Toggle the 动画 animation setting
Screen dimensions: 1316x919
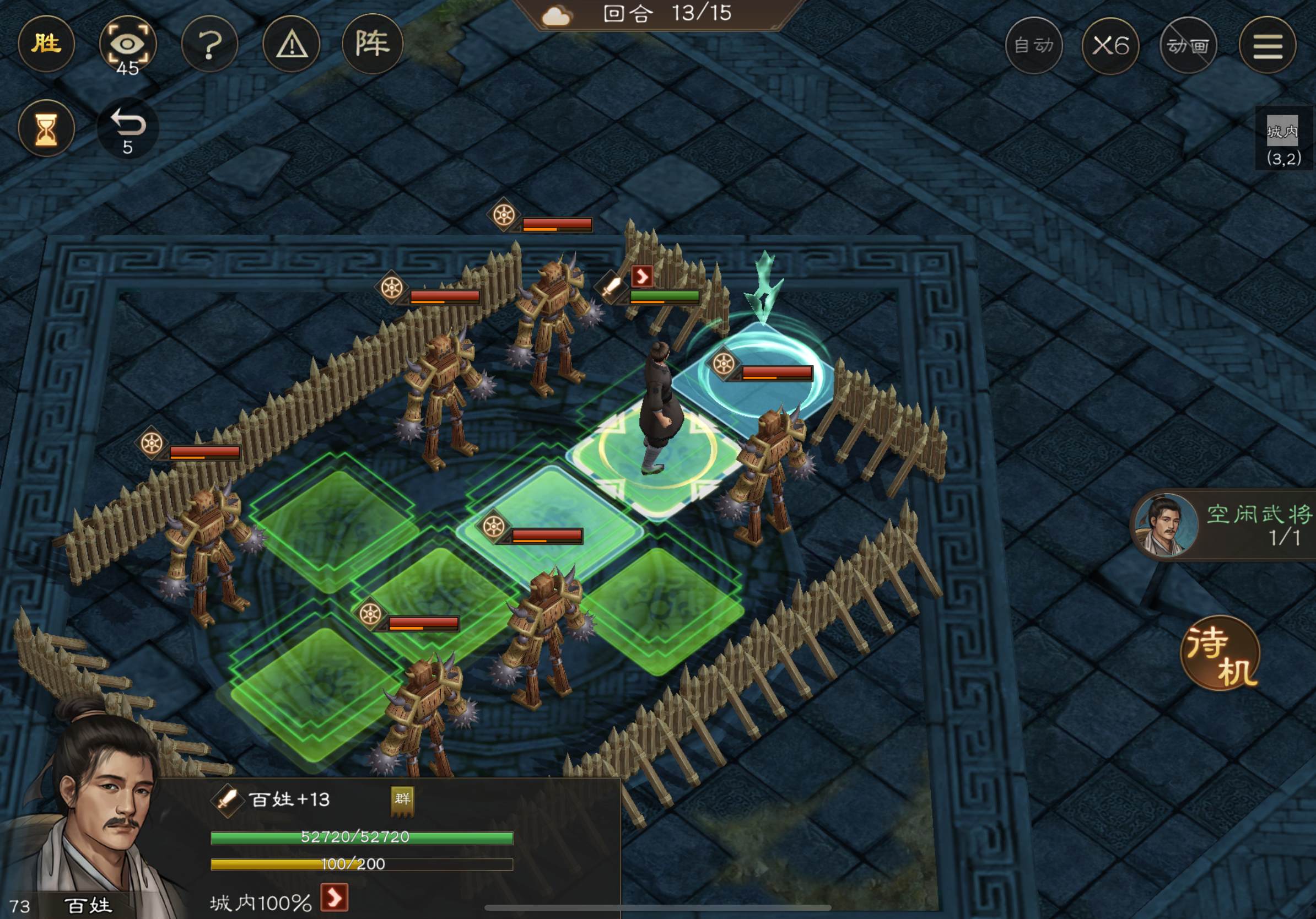(x=1188, y=45)
